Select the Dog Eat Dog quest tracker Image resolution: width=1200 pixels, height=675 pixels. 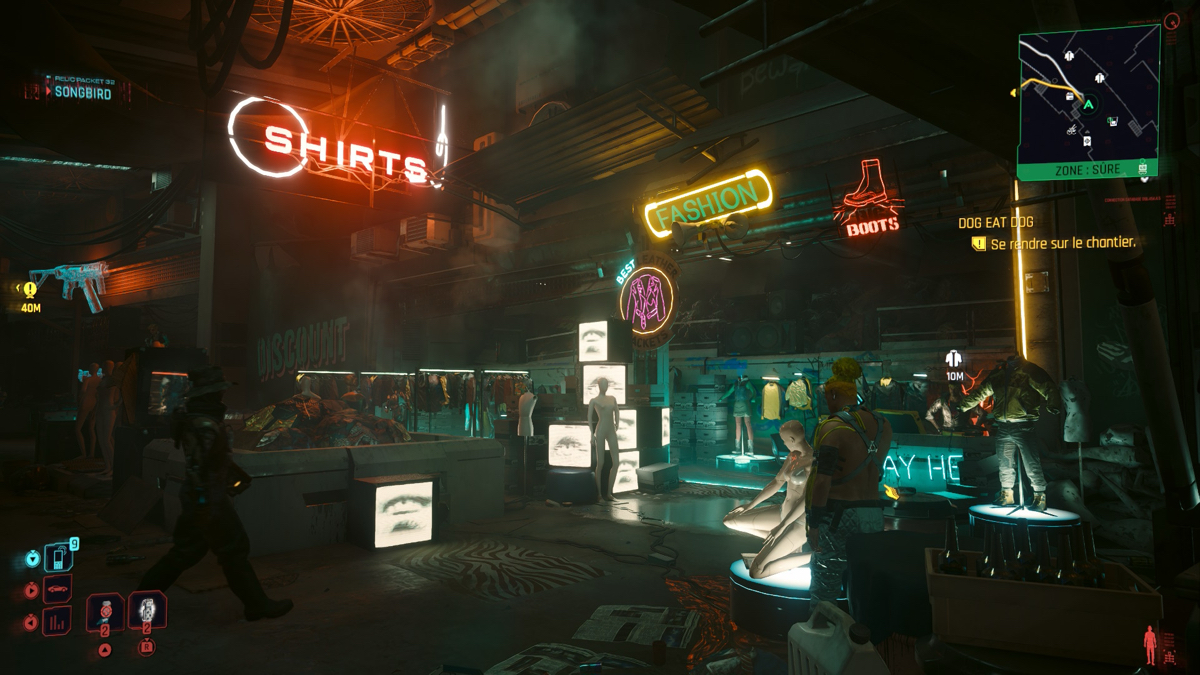click(995, 222)
